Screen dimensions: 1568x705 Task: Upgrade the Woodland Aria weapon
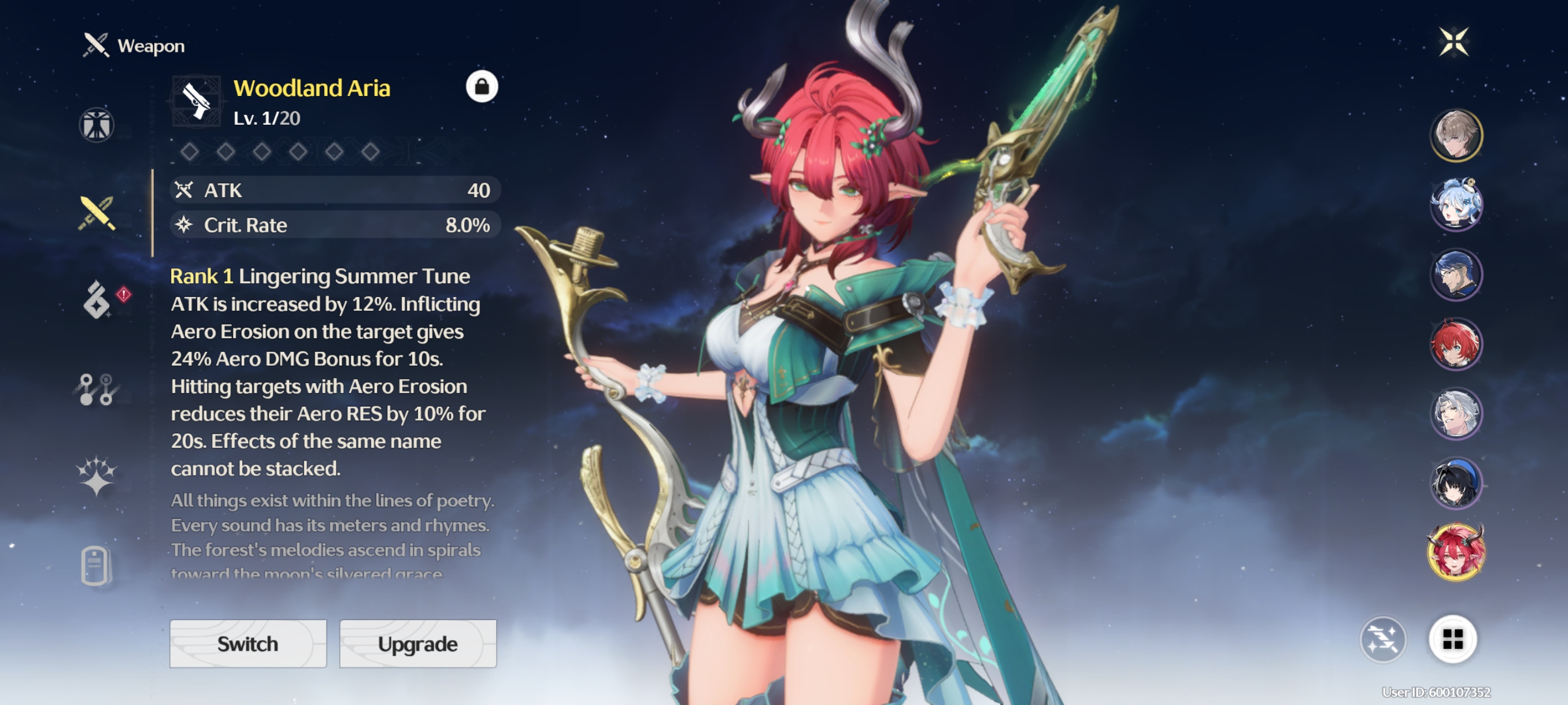(x=417, y=644)
